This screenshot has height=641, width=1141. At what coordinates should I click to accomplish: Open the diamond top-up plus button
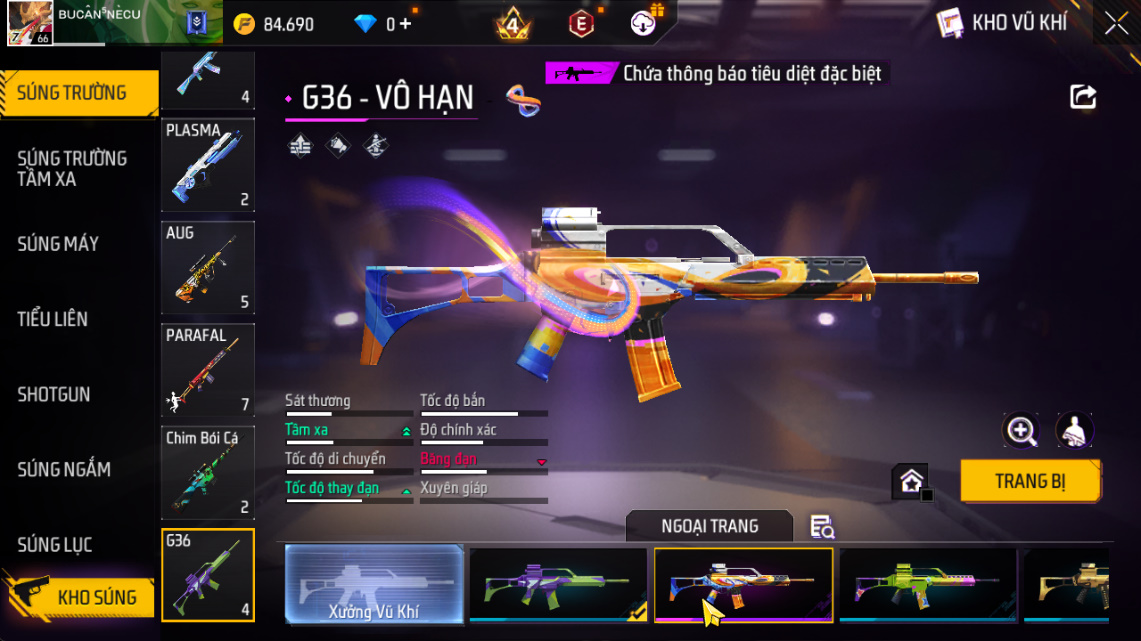(404, 24)
